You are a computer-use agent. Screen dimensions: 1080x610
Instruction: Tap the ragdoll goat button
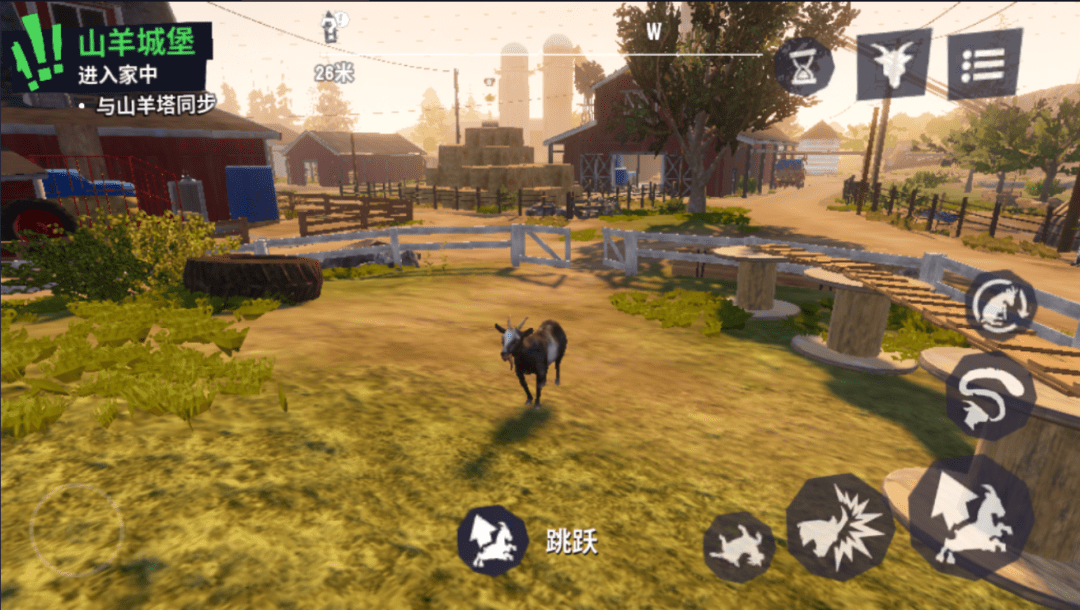(x=739, y=547)
